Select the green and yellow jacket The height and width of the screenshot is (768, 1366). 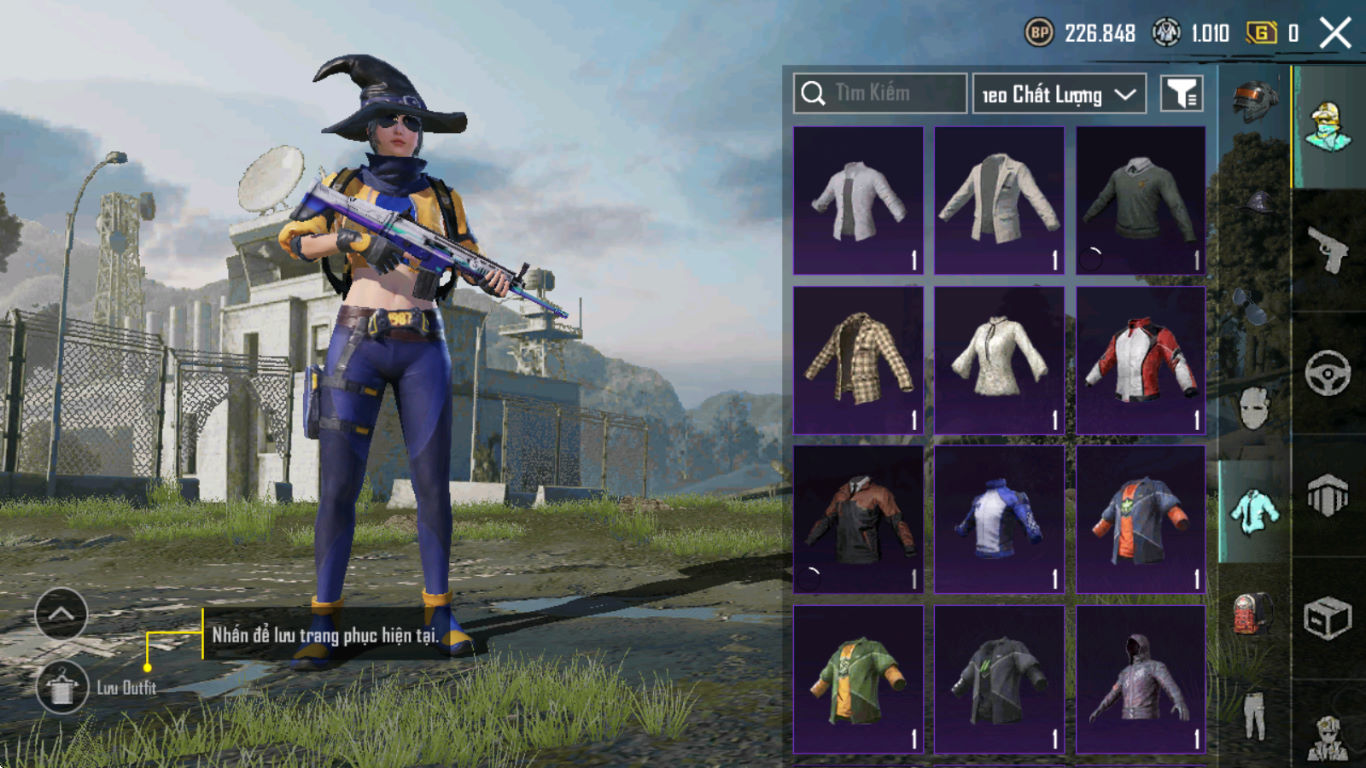tap(858, 679)
